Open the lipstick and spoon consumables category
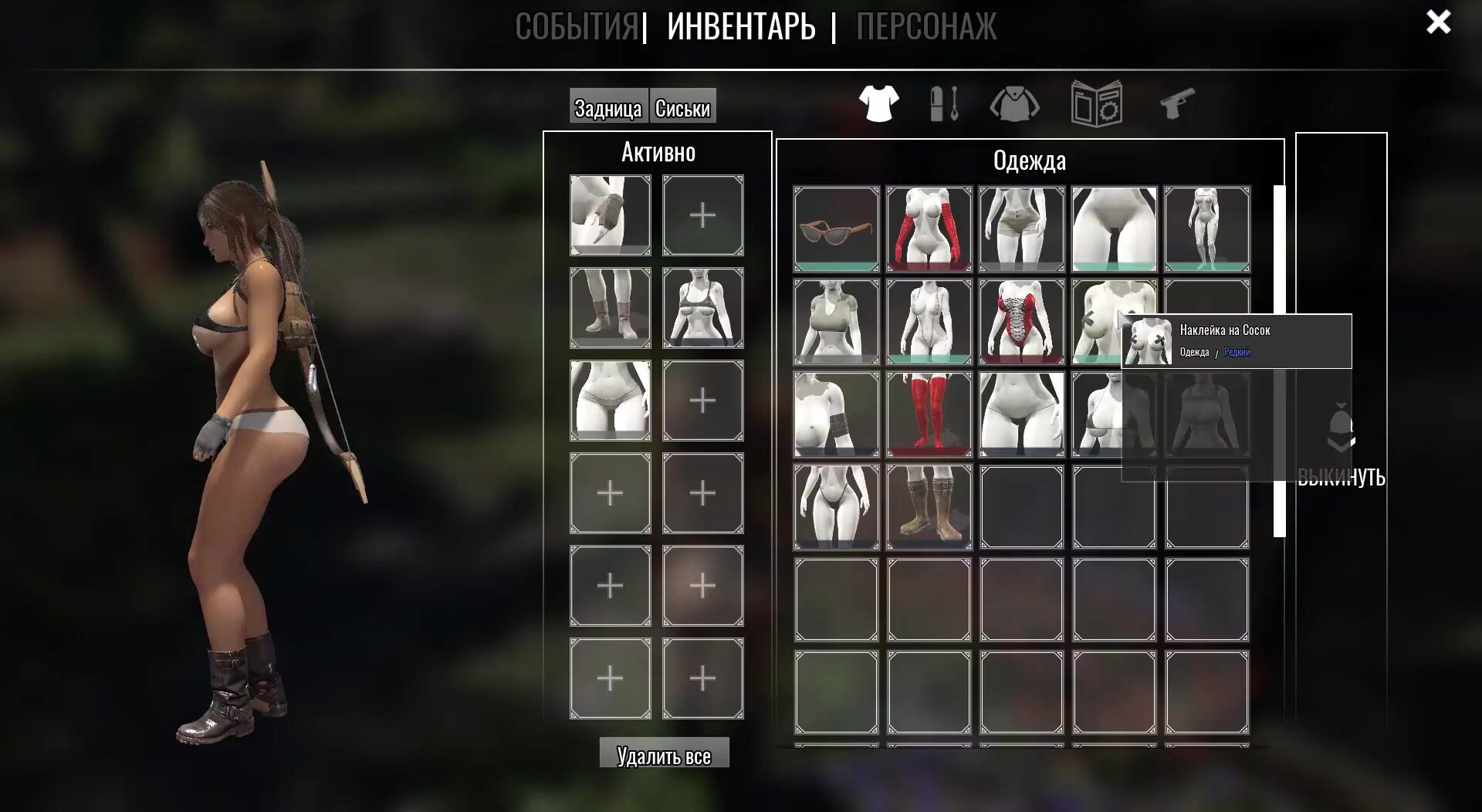This screenshot has height=812, width=1482. coord(945,103)
